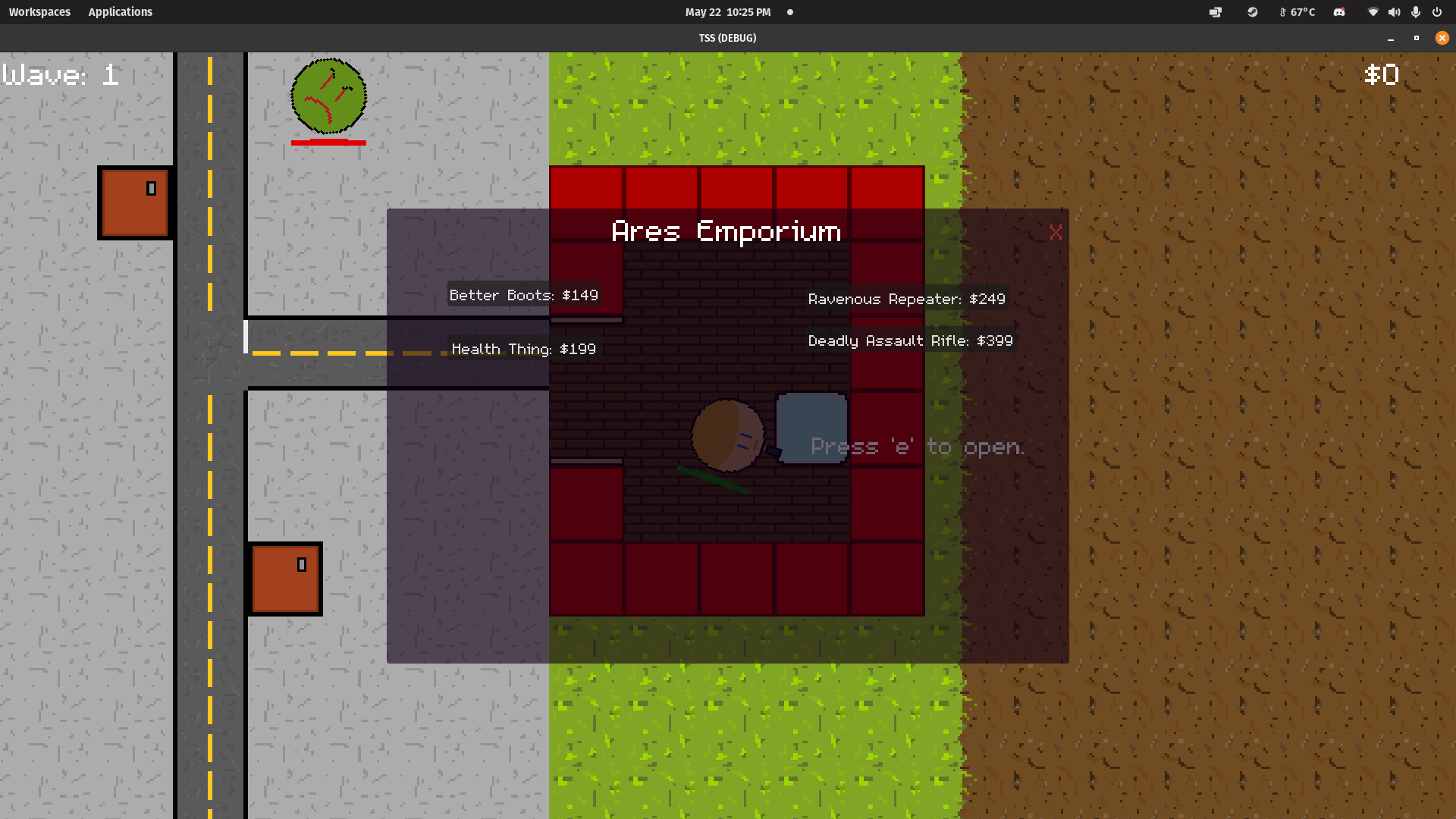This screenshot has height=819, width=1456.
Task: Open the Workspaces menu
Action: click(39, 11)
